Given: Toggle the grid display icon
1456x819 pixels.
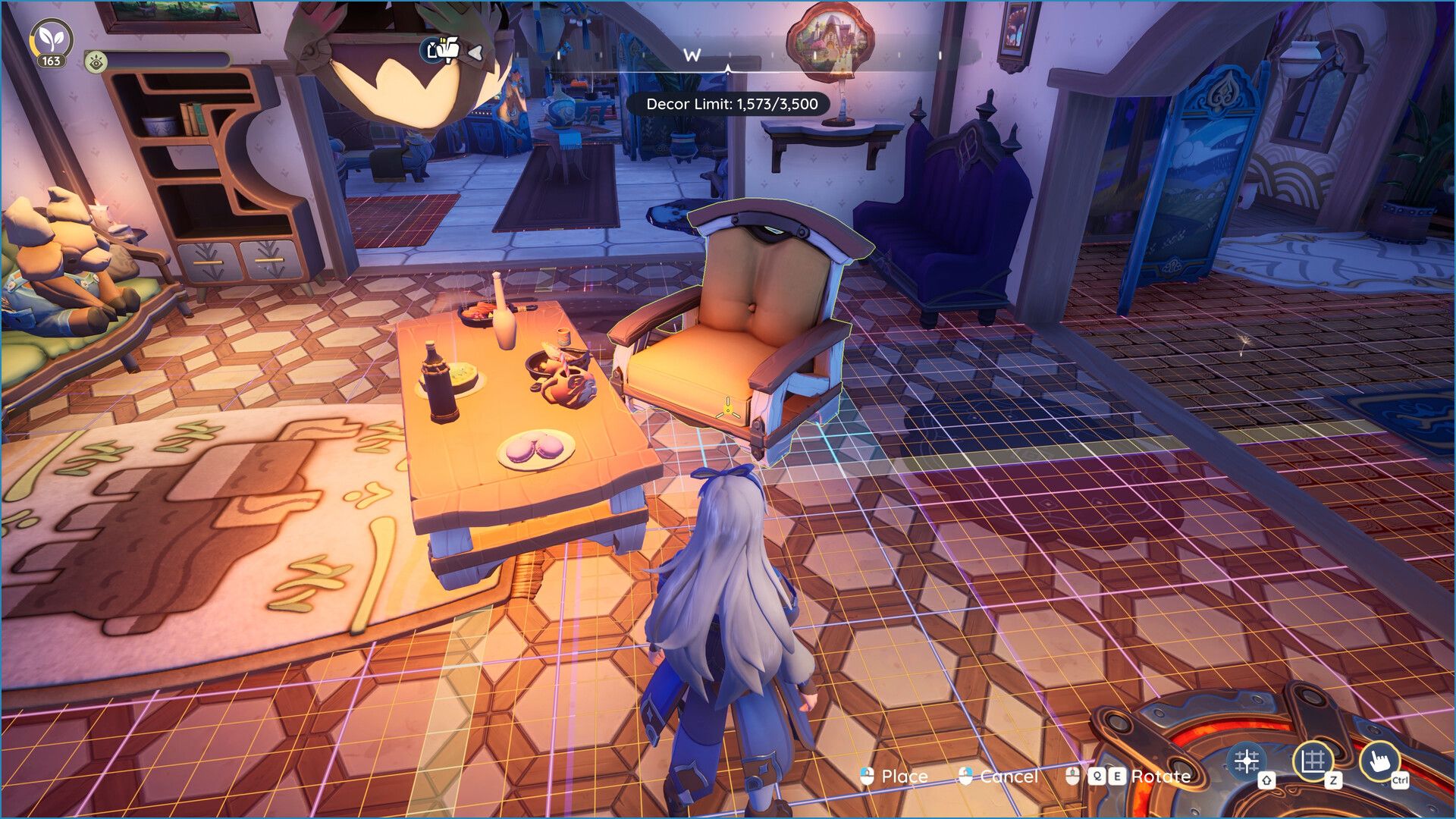Looking at the screenshot, I should [1313, 761].
